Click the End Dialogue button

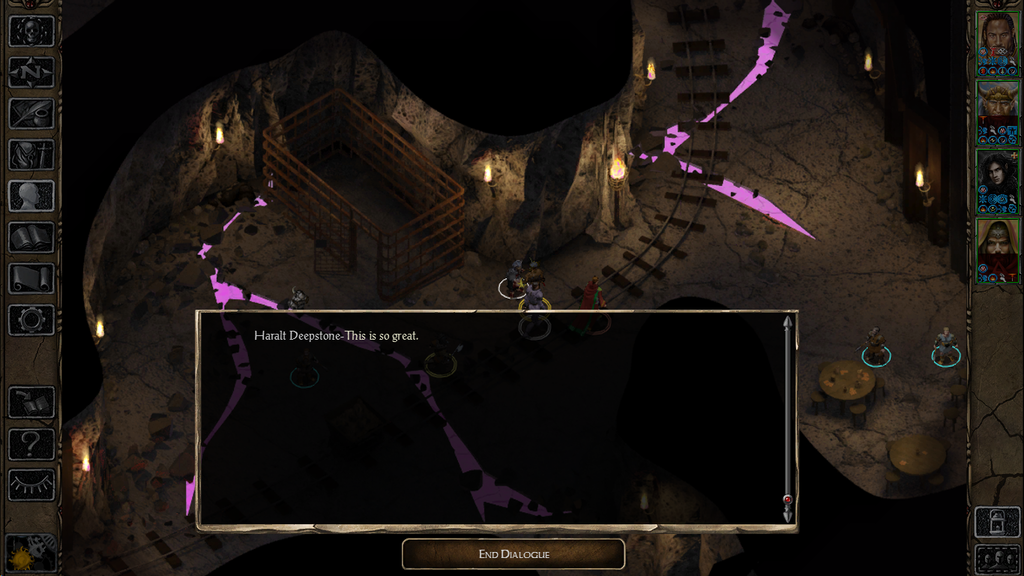coord(513,554)
